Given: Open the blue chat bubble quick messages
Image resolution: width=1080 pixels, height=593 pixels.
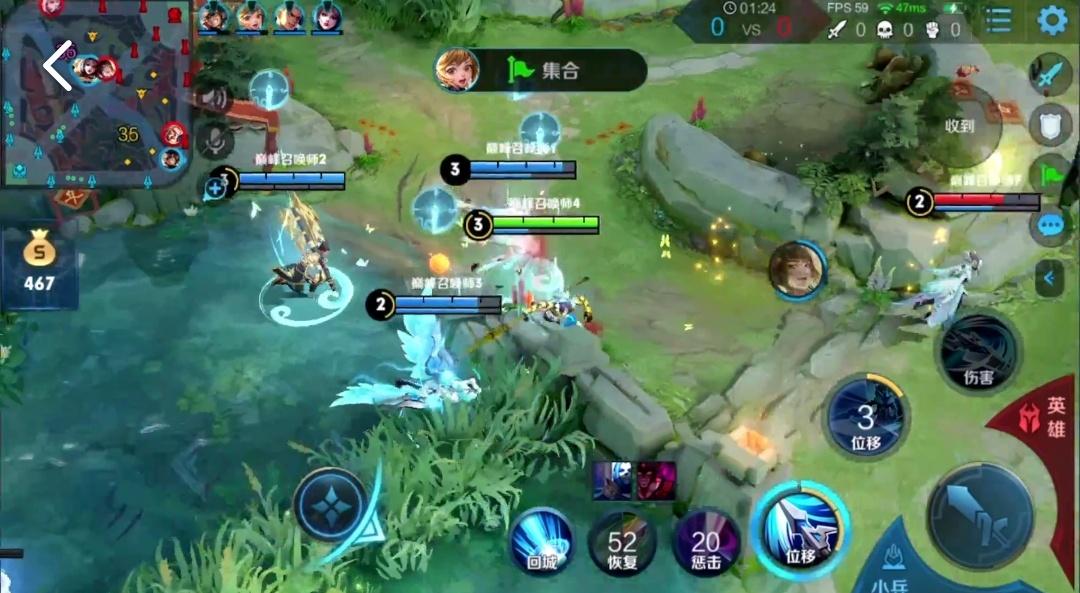Looking at the screenshot, I should [x=1050, y=225].
